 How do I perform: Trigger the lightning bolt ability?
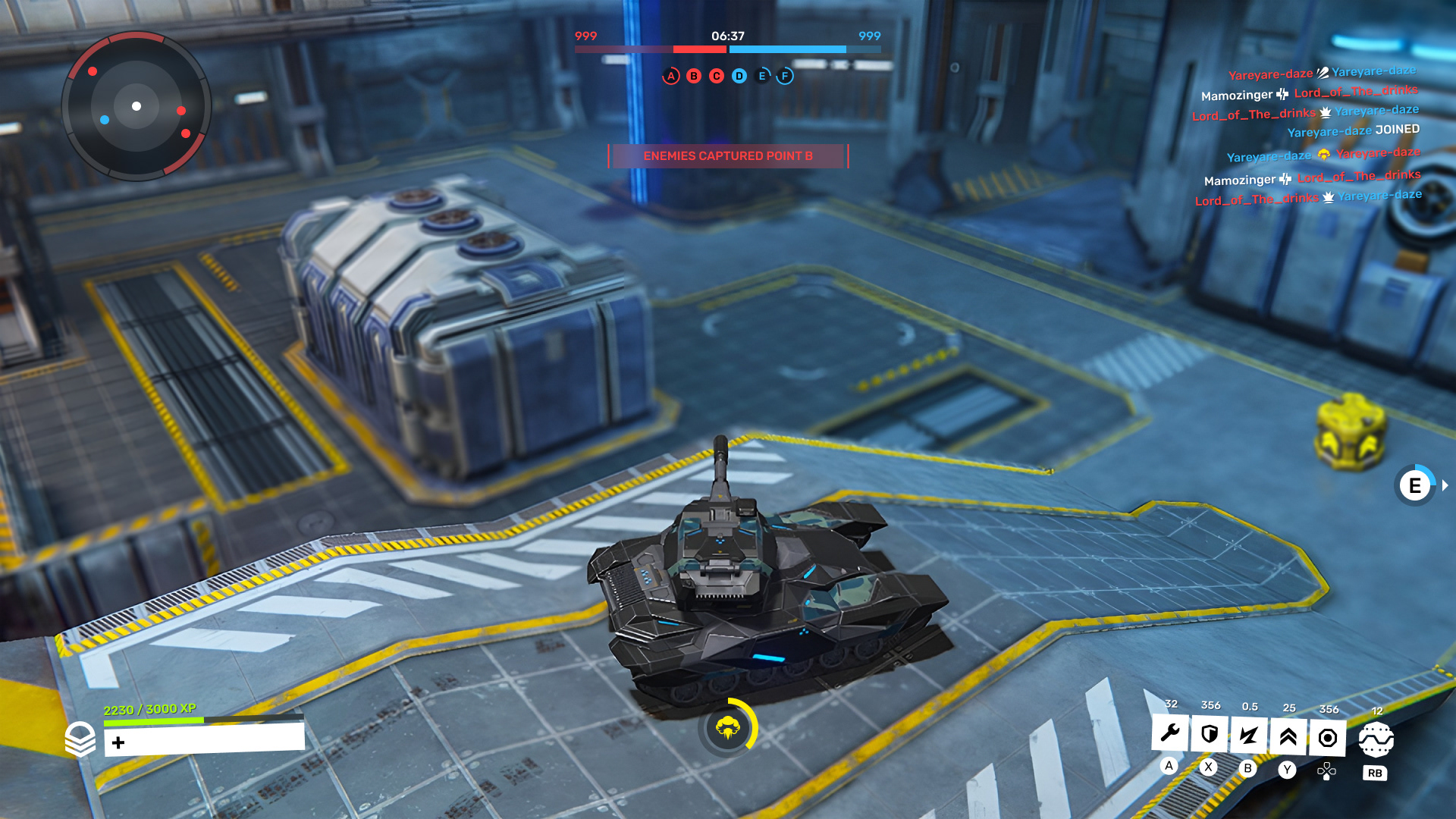(1249, 735)
